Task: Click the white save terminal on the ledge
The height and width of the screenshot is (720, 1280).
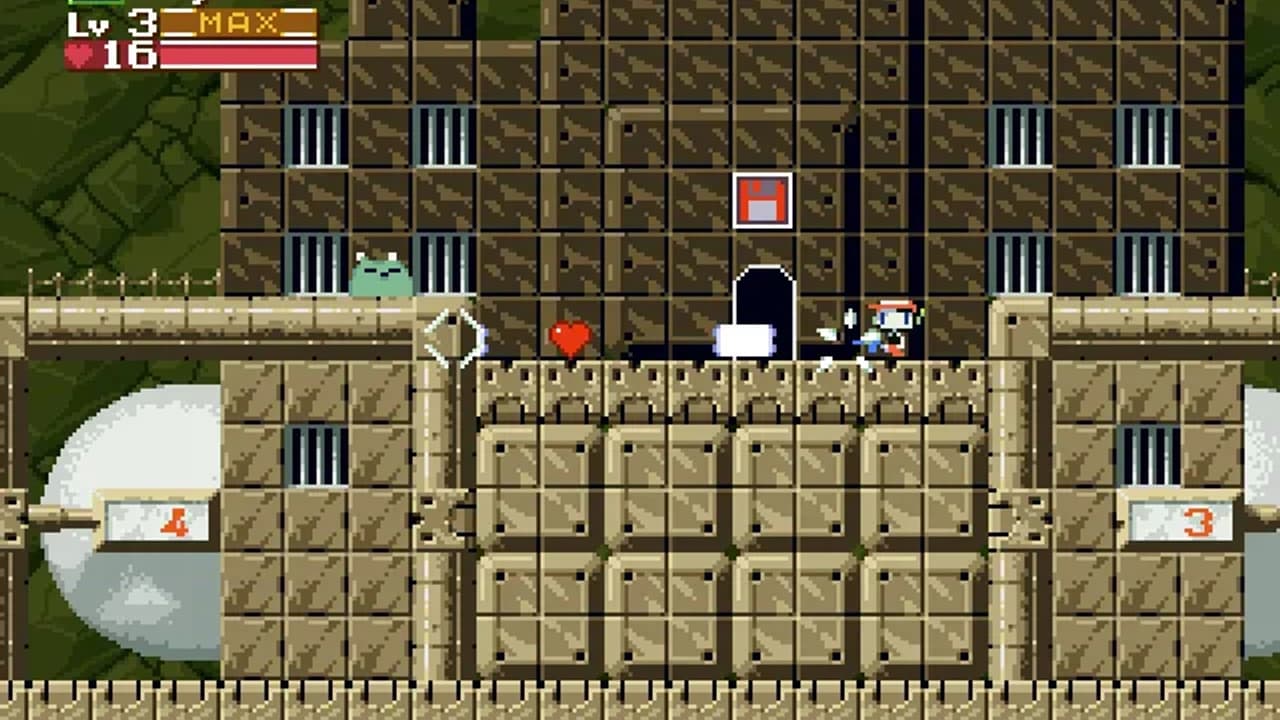Action: 743,340
